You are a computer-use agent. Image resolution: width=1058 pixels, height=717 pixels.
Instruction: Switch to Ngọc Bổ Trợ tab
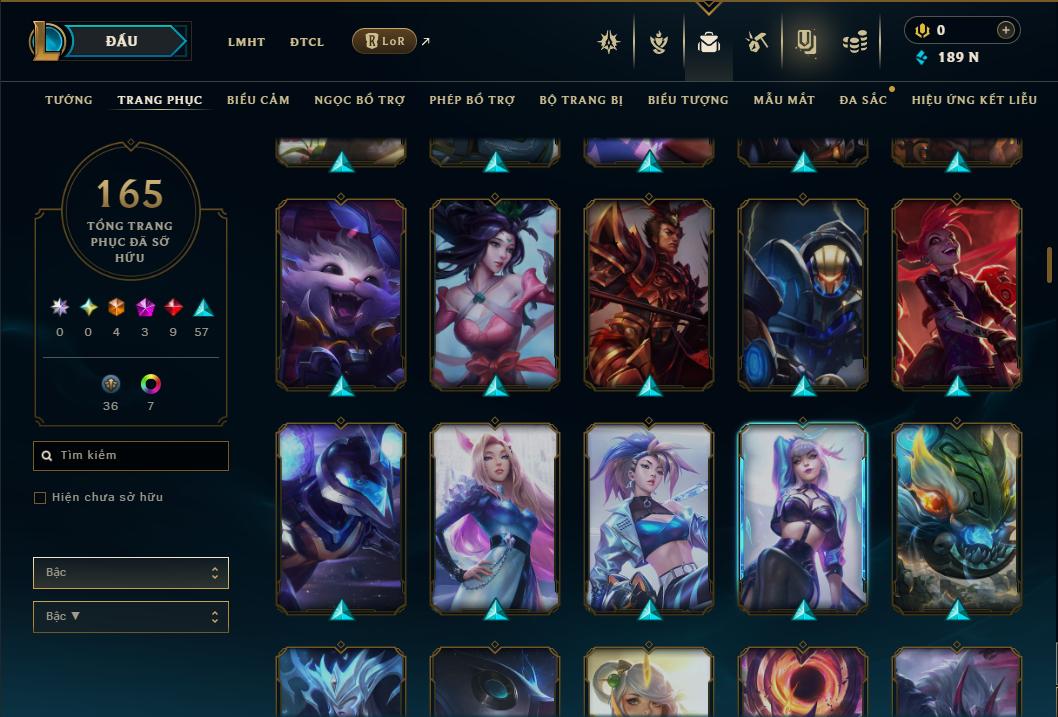359,100
